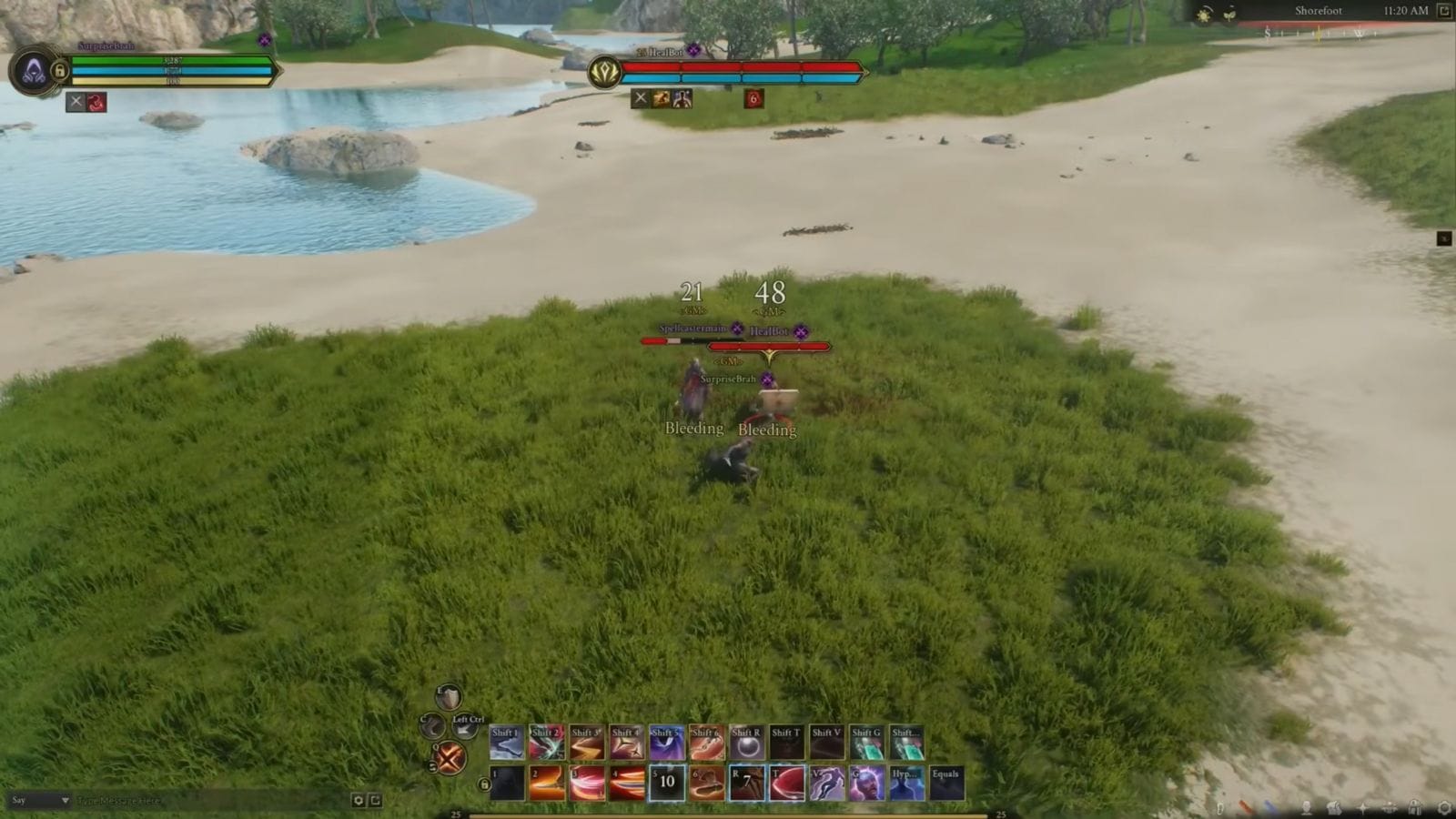1456x819 pixels.
Task: Open the Say chat channel dropdown arrow
Action: [66, 800]
